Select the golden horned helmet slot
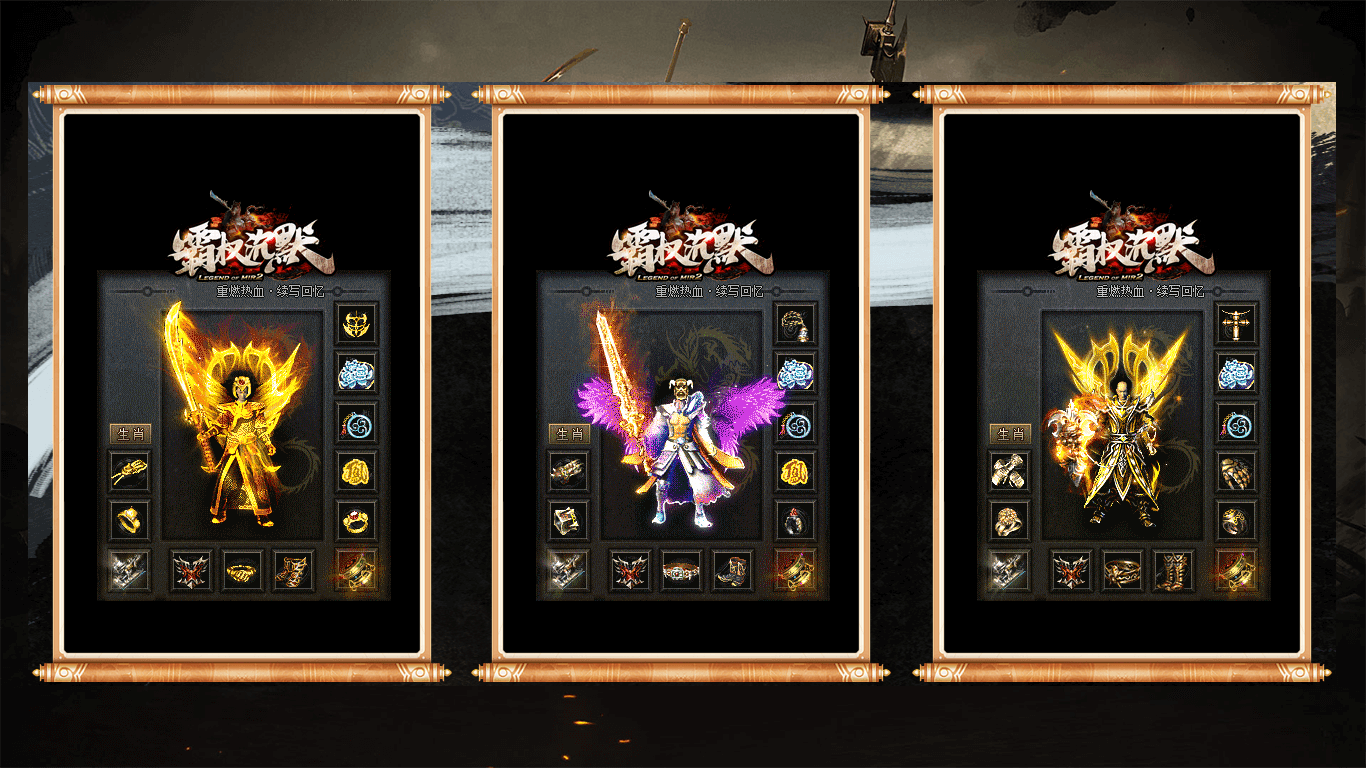 (356, 323)
